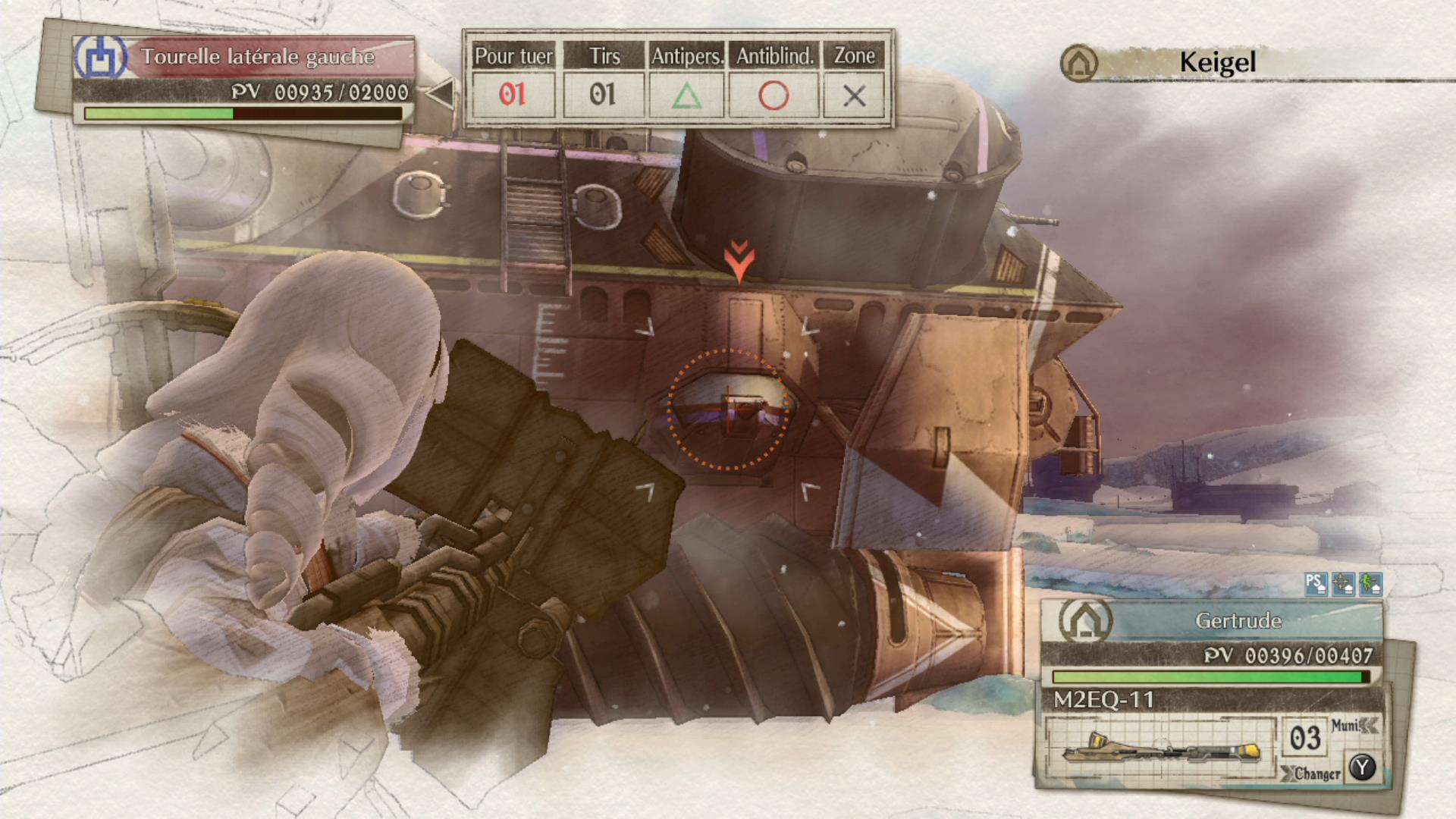
Task: Select the Pour tuer column header
Action: pyautogui.click(x=513, y=55)
